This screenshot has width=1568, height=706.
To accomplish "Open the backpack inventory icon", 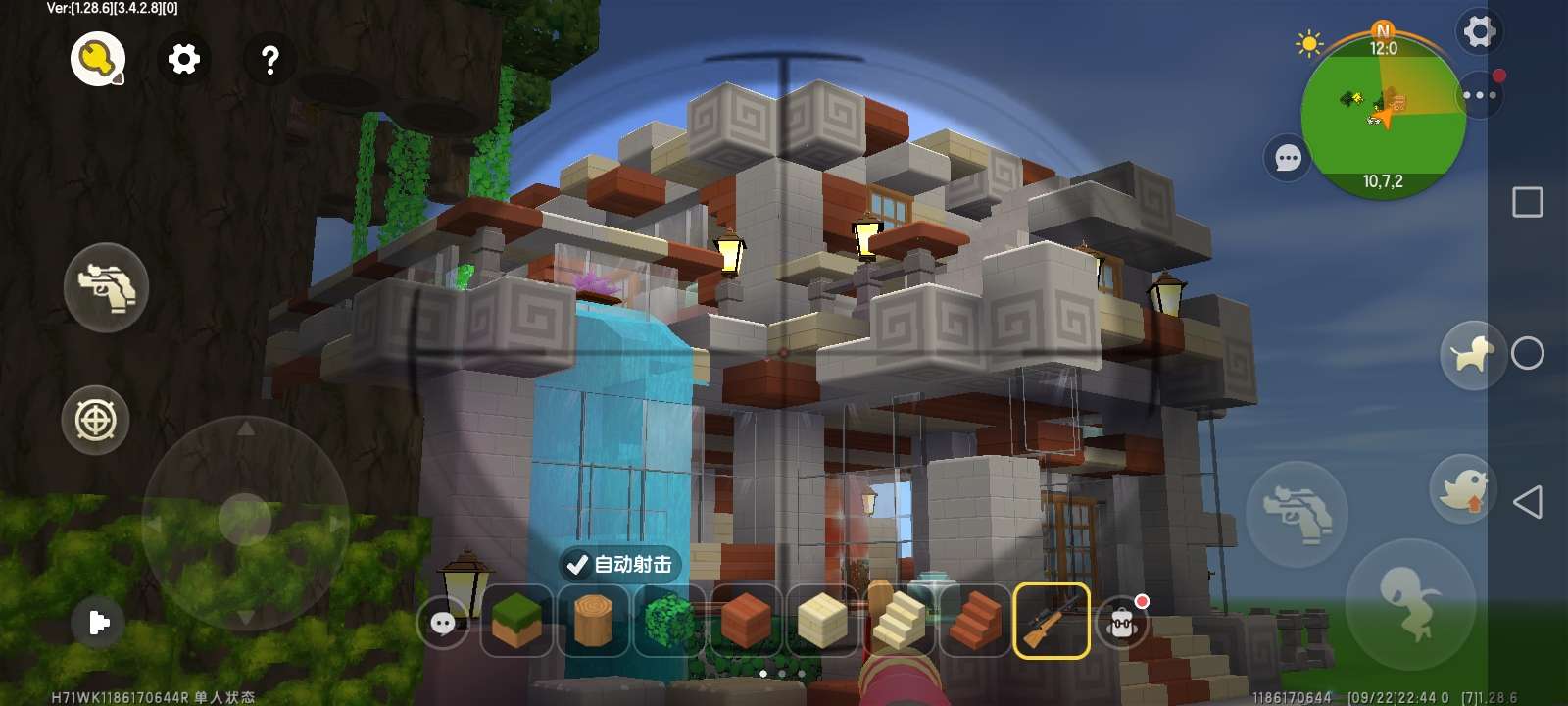I will pyautogui.click(x=1123, y=622).
